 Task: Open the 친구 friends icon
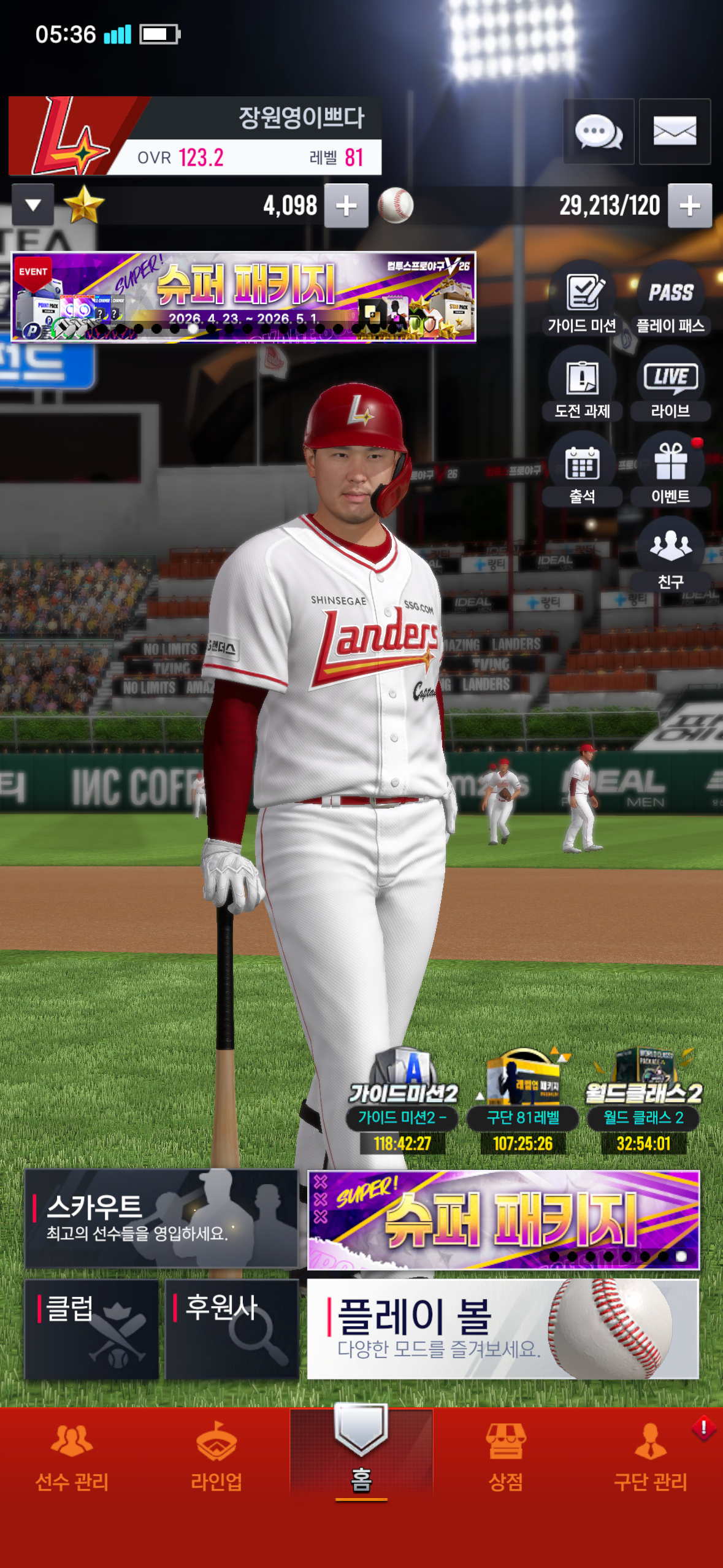point(671,555)
